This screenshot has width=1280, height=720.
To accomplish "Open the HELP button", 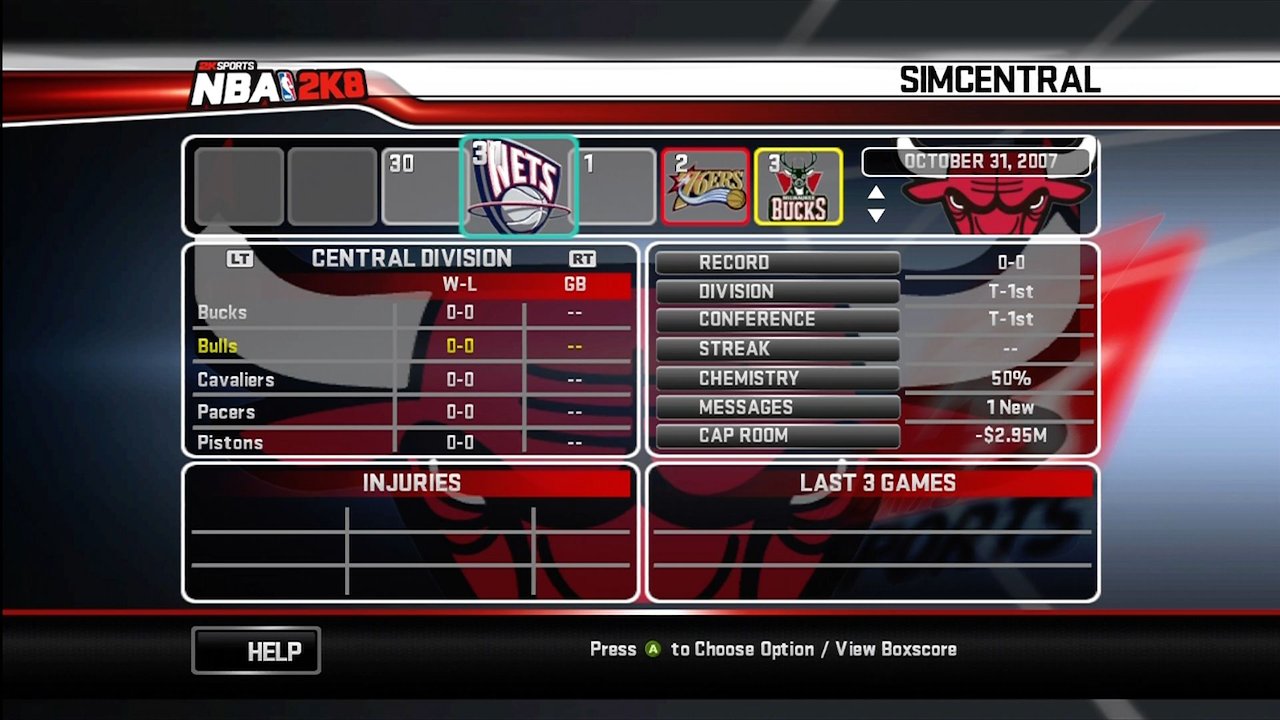I will 256,651.
